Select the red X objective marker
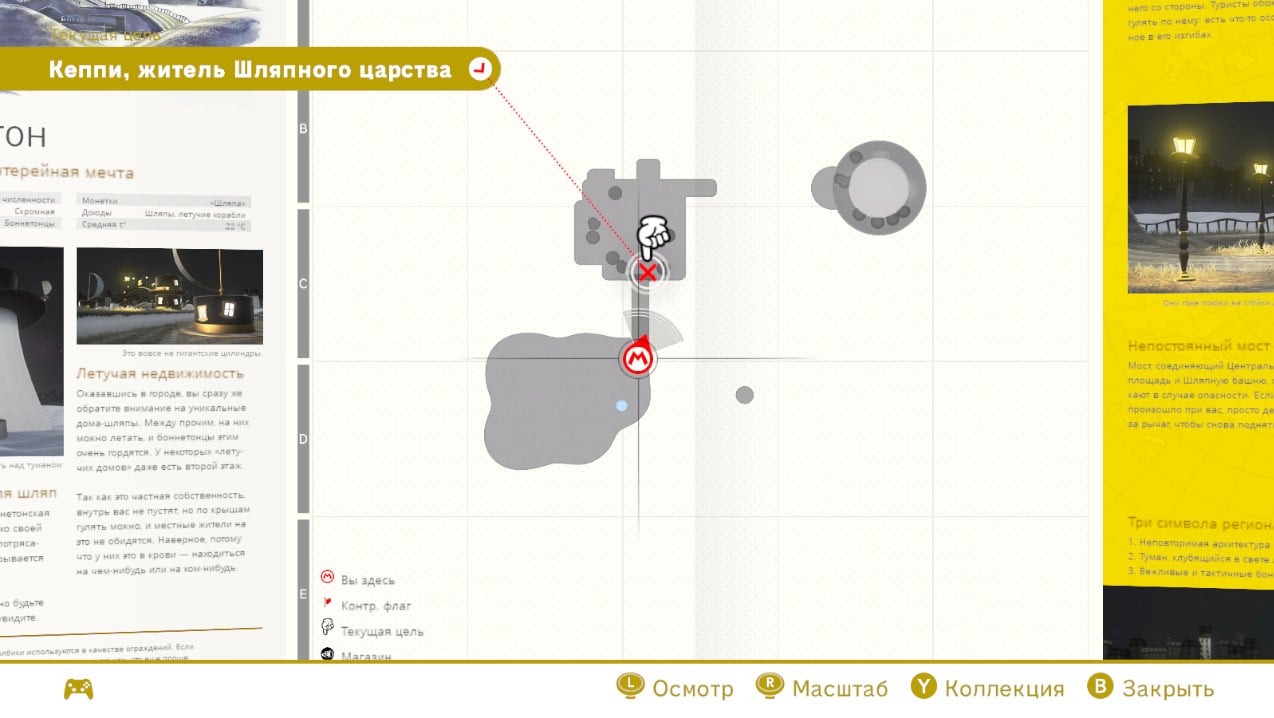Viewport: 1274px width, 718px height. point(648,271)
